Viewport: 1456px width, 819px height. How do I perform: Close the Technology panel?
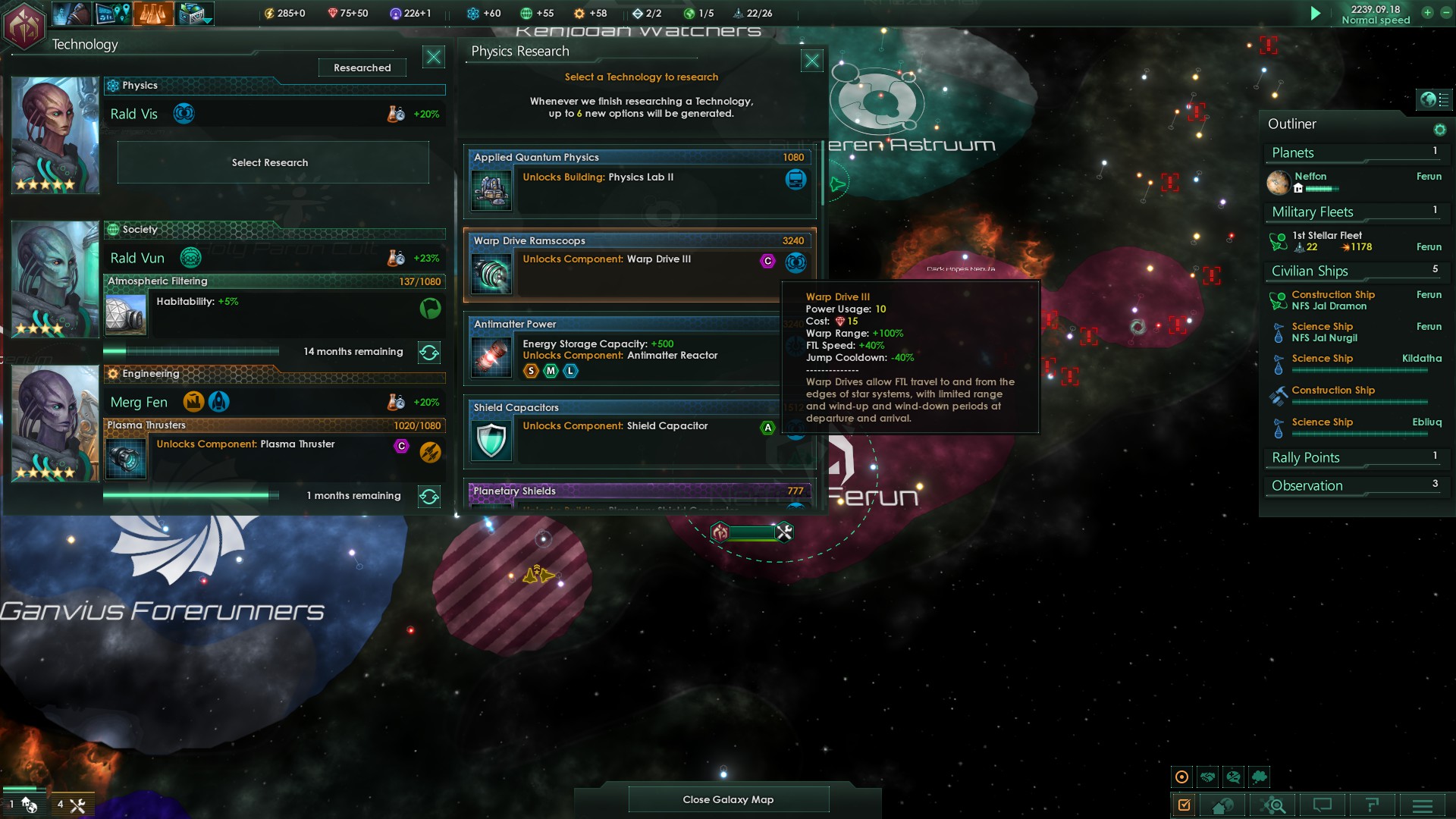coord(433,57)
